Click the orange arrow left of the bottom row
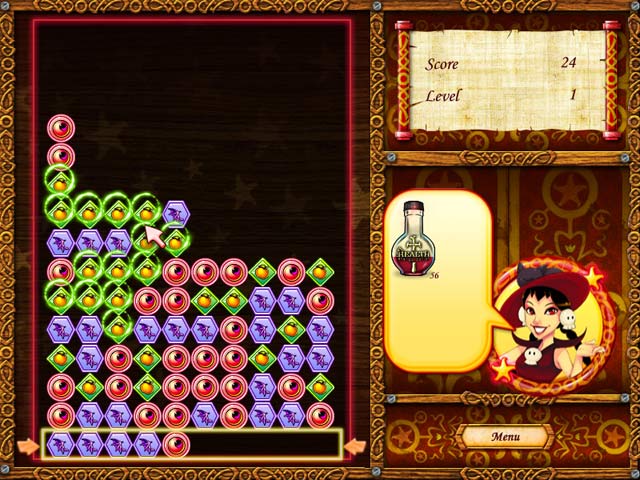Viewport: 640px width, 480px height. [24, 445]
